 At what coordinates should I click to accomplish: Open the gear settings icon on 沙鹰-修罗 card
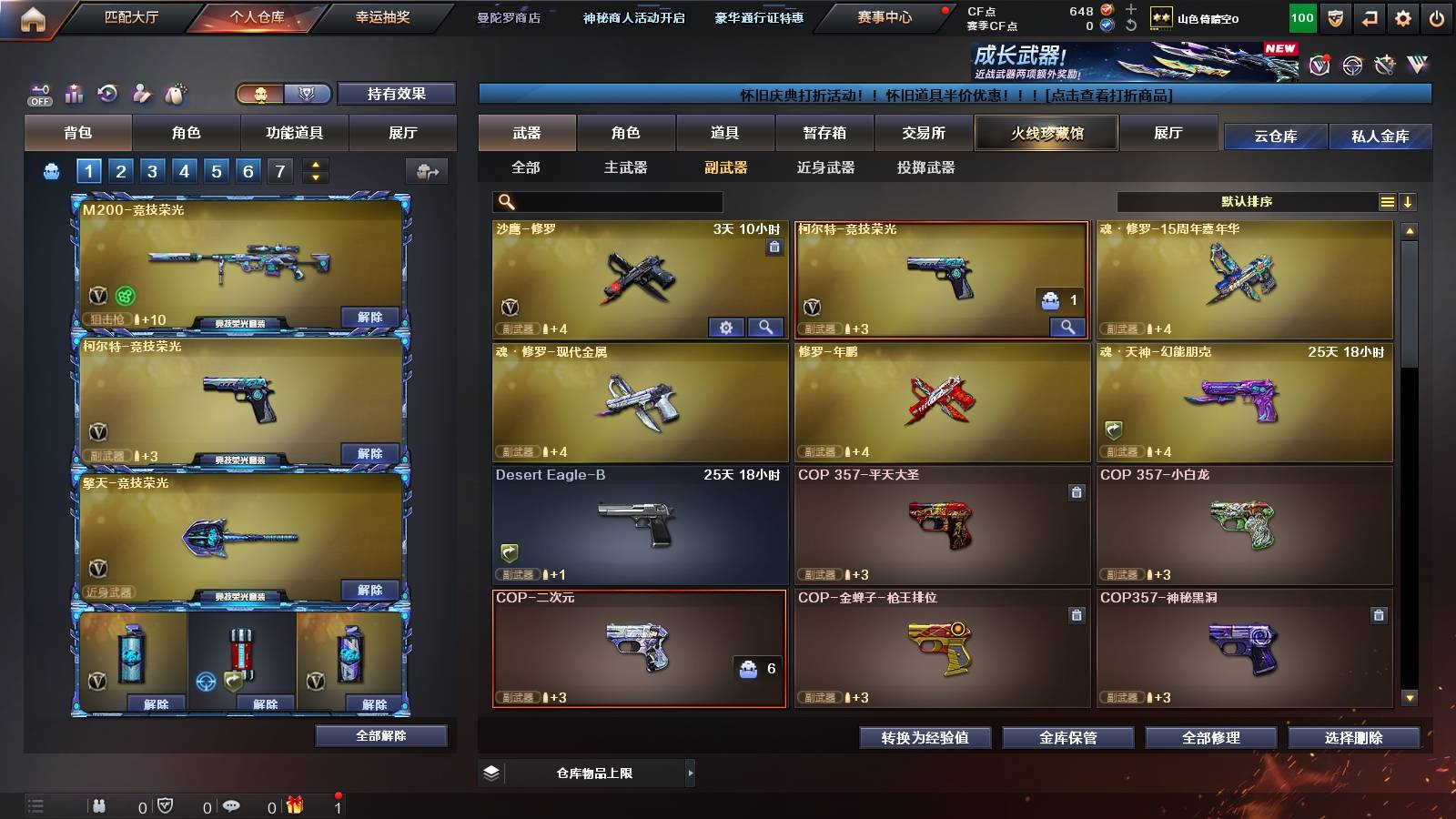tap(725, 326)
